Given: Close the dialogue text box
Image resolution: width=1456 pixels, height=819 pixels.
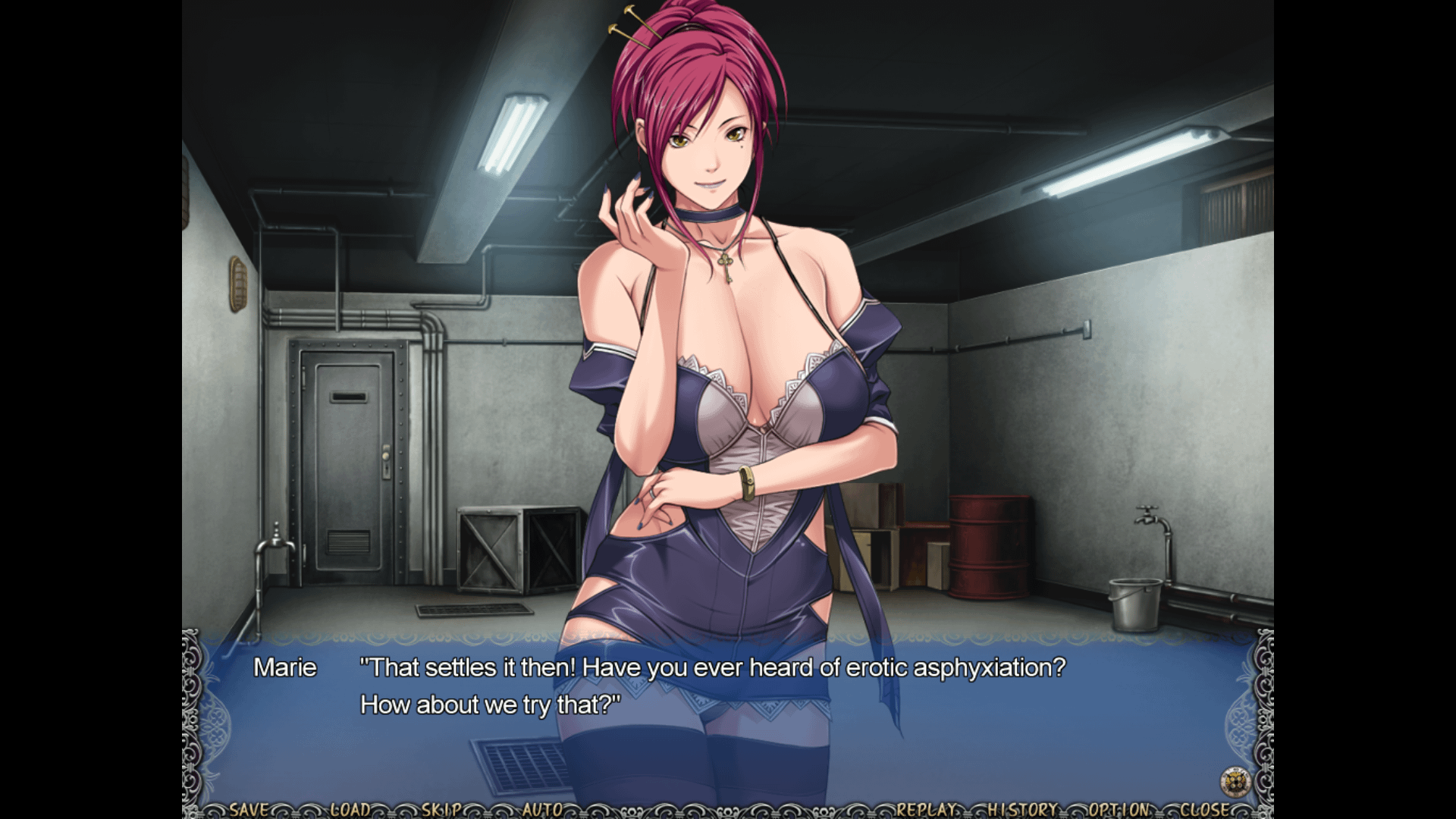Looking at the screenshot, I should 1205,809.
